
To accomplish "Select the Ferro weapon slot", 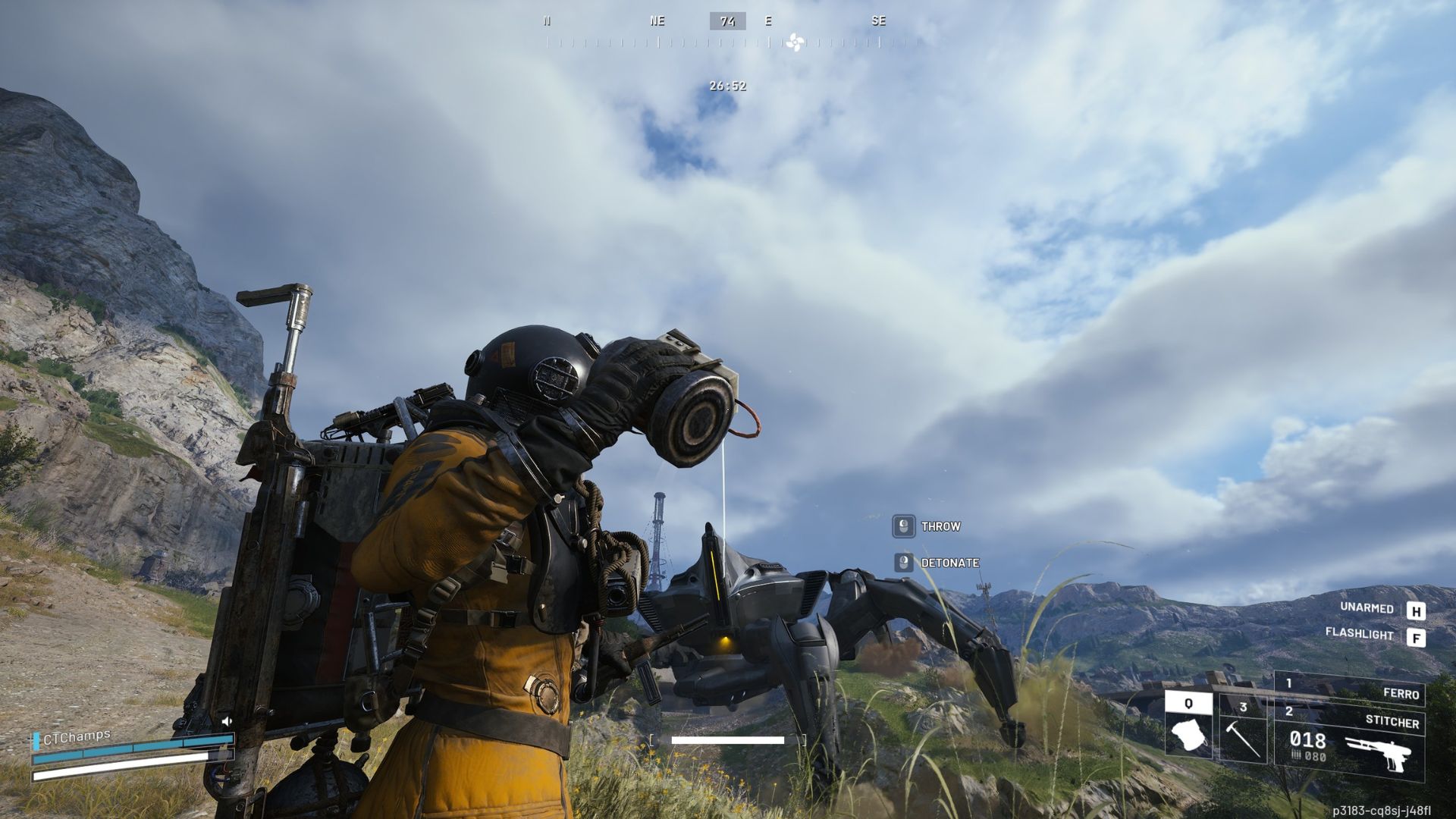I will (1349, 689).
